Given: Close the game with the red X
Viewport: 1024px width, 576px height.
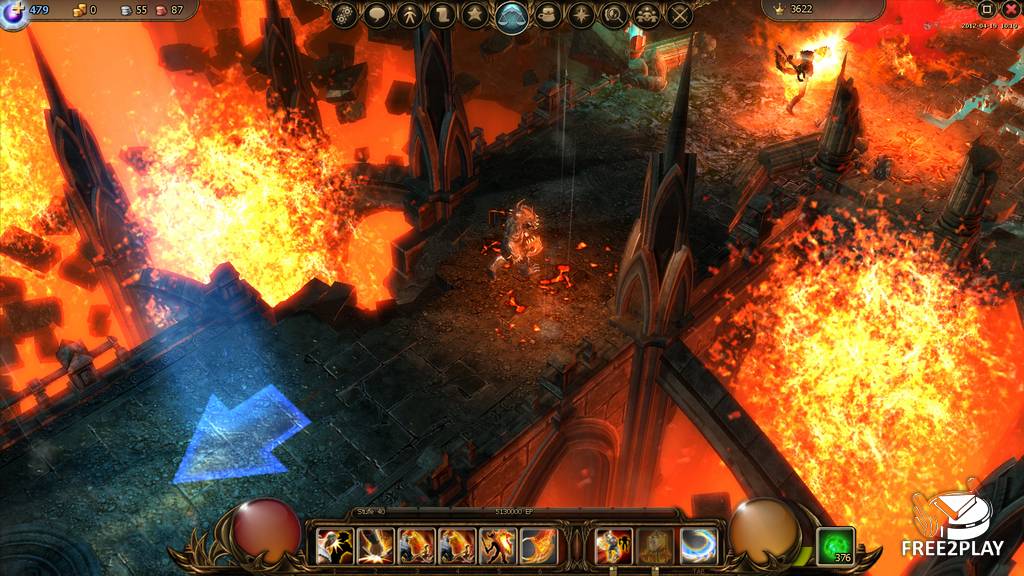Looking at the screenshot, I should point(1010,9).
